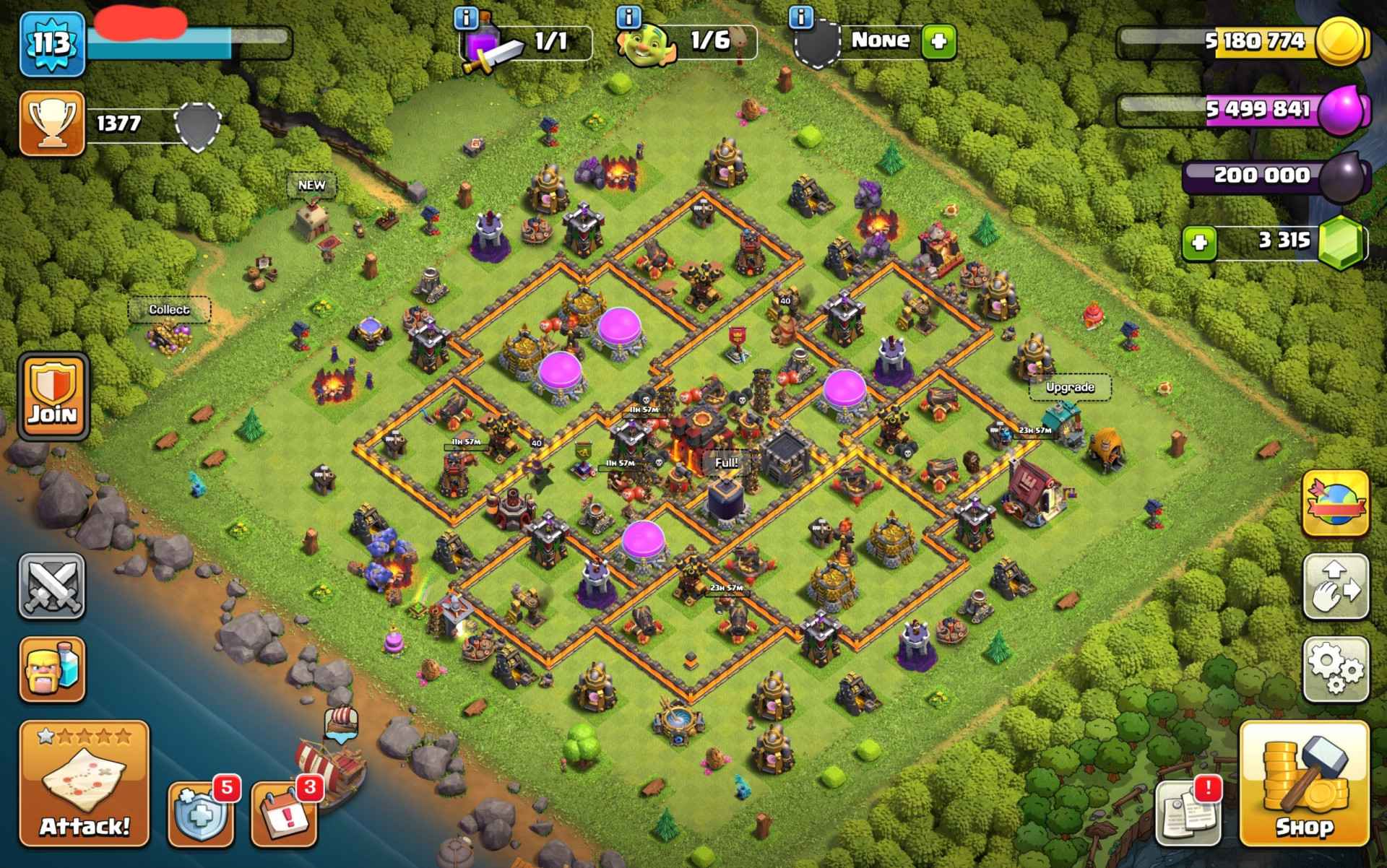This screenshot has height=868, width=1387.
Task: Open profile via level 113 badge
Action: 51,43
